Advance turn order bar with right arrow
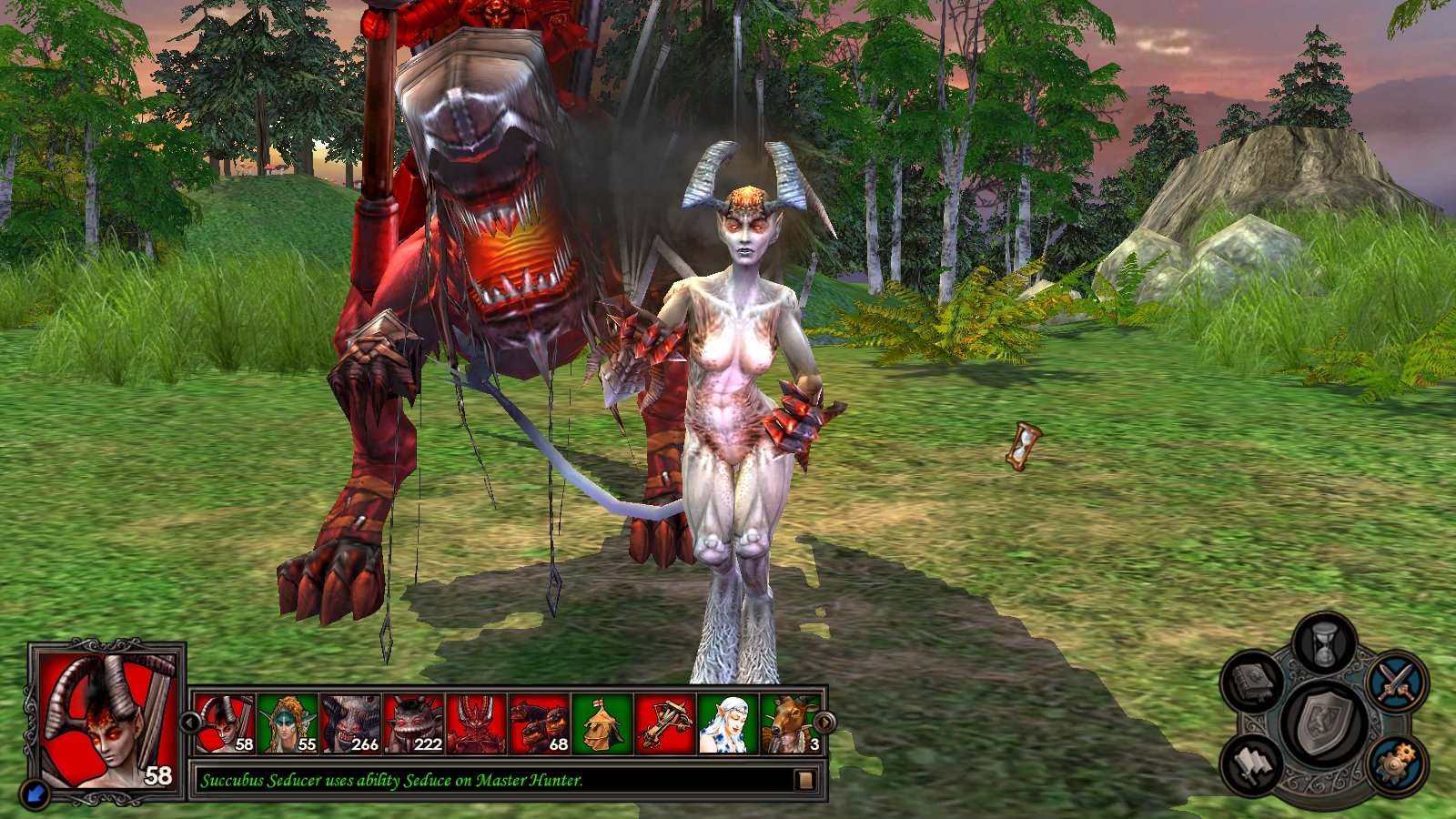Viewport: 1456px width, 819px height. pos(824,723)
